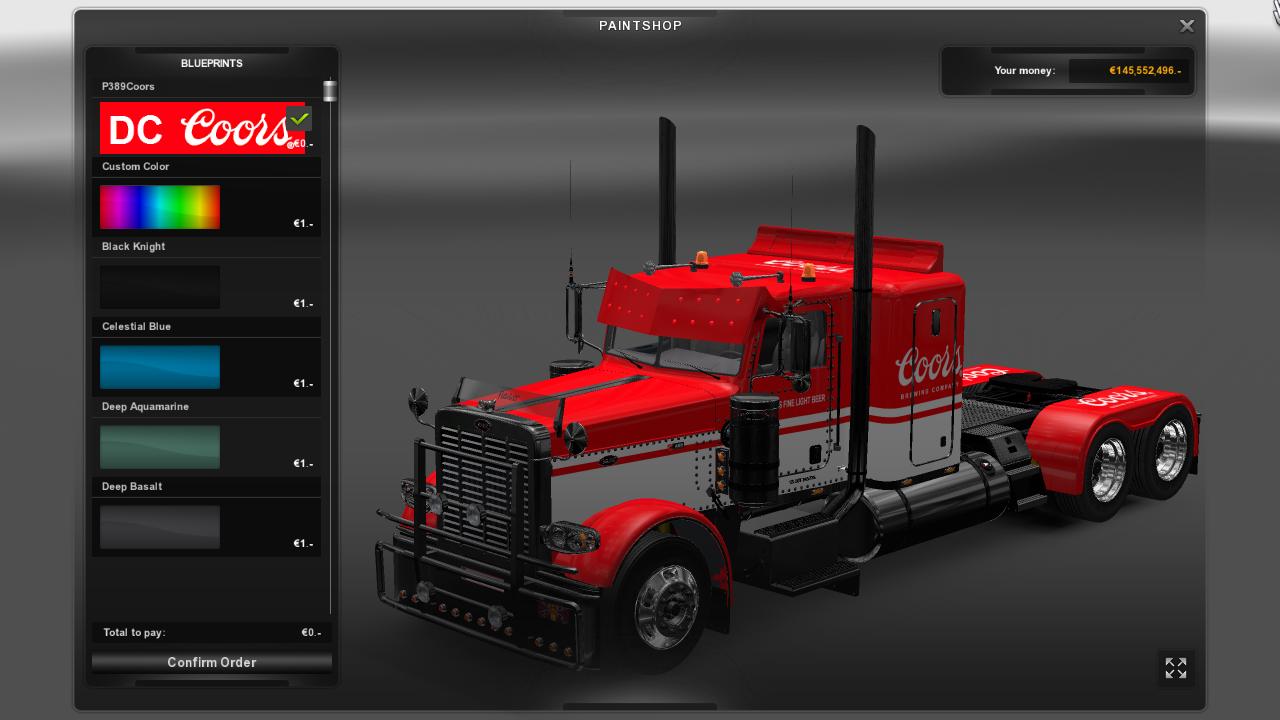Apply the Celestial Blue paint
This screenshot has width=1280, height=720.
pos(160,367)
